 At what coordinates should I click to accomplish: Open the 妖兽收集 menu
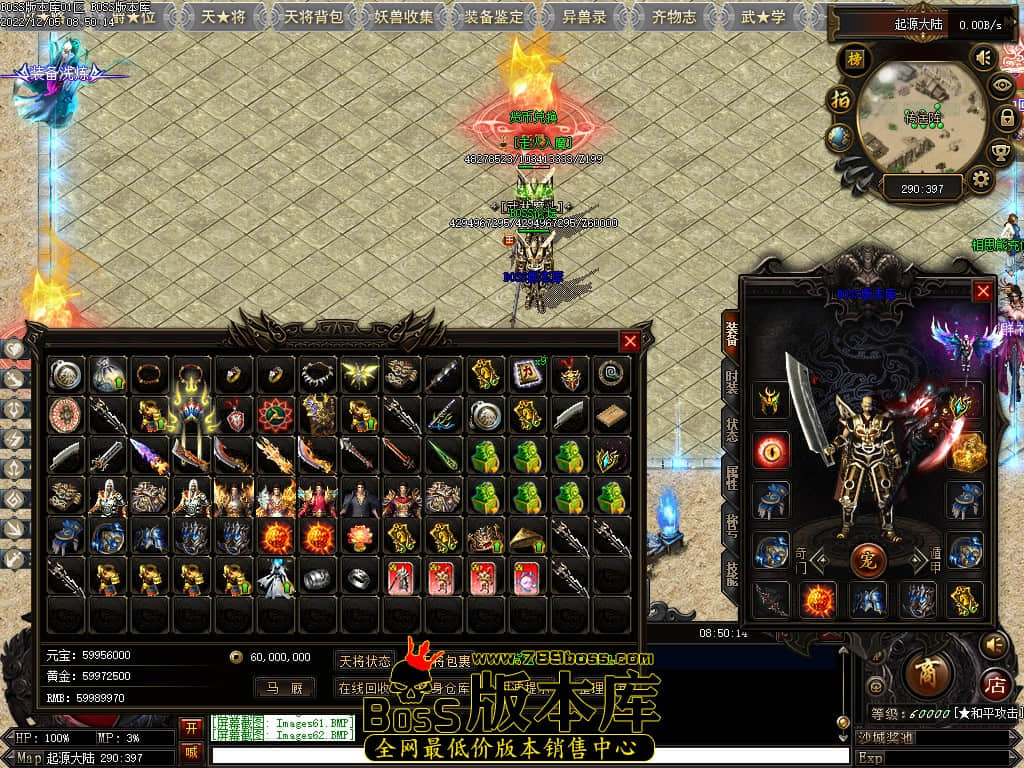click(x=404, y=16)
